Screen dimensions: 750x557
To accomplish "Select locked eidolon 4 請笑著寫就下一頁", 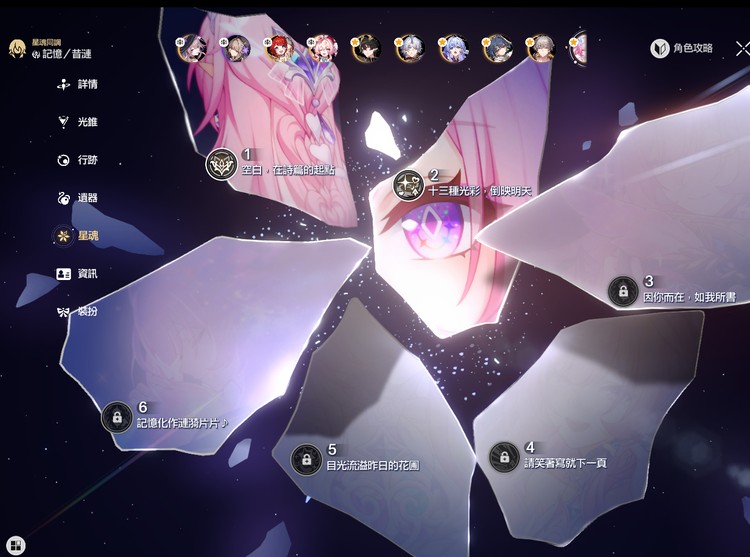I will pyautogui.click(x=504, y=457).
